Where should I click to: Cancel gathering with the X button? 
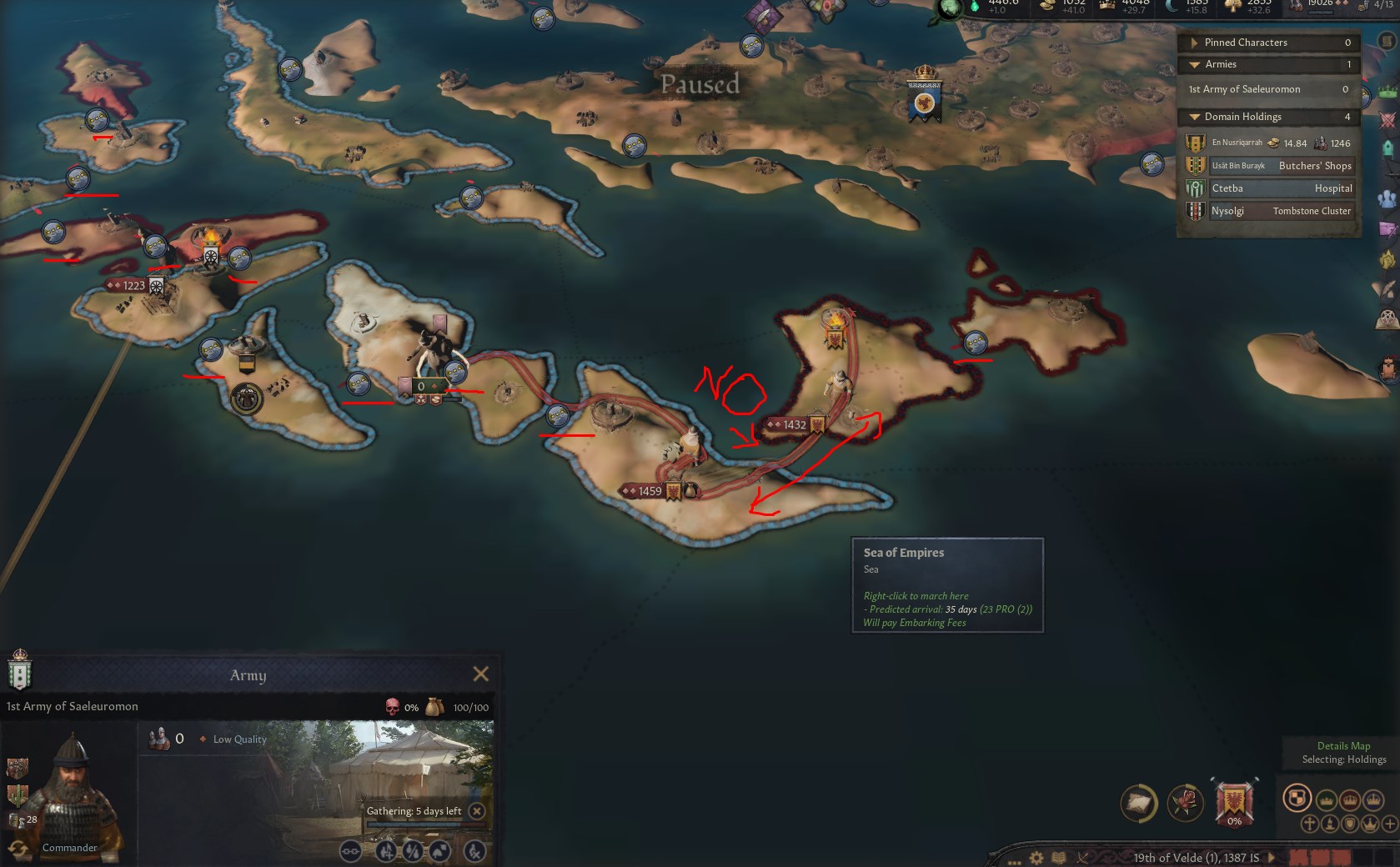(475, 809)
